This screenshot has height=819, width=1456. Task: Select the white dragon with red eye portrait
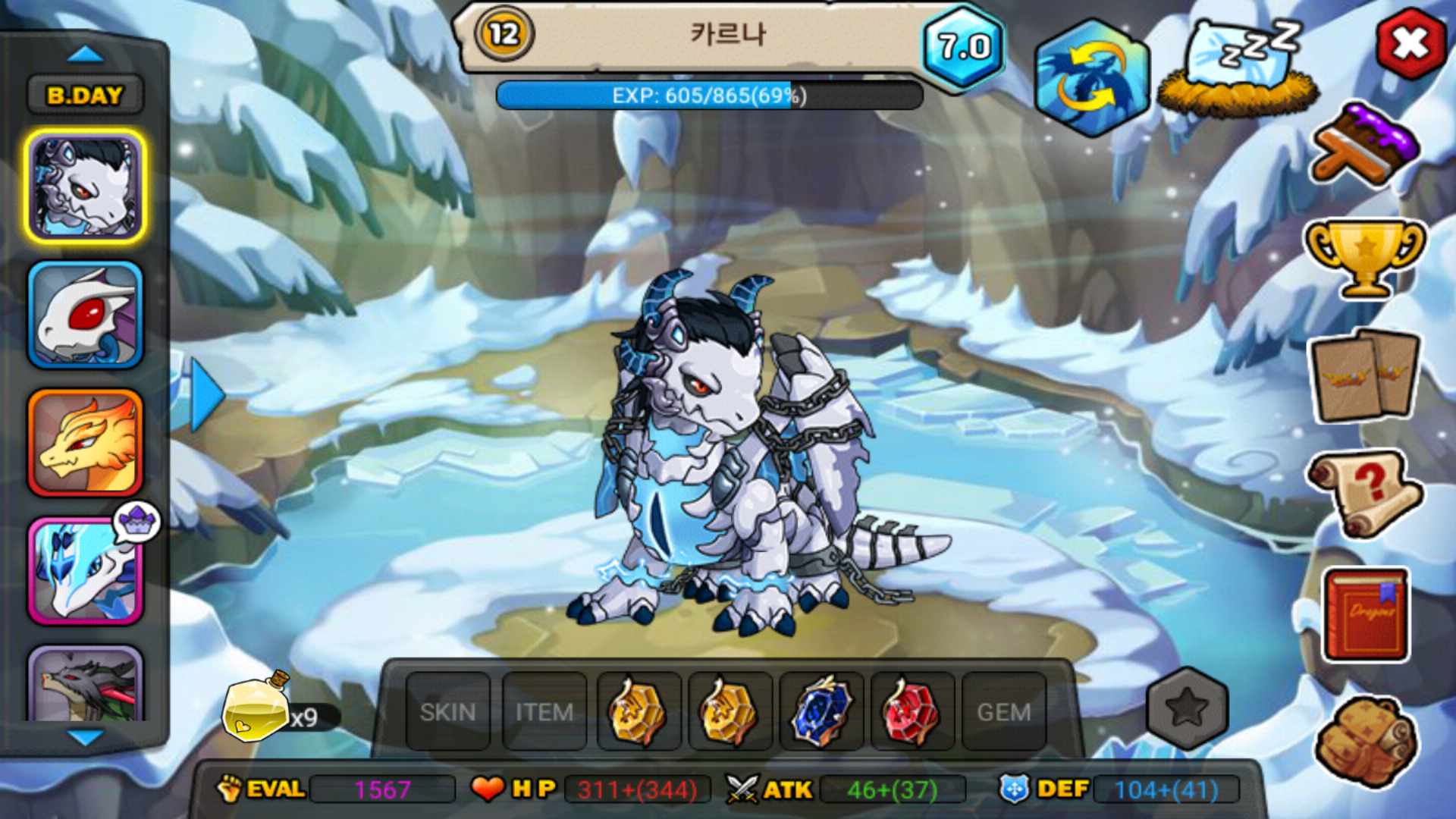pos(85,315)
